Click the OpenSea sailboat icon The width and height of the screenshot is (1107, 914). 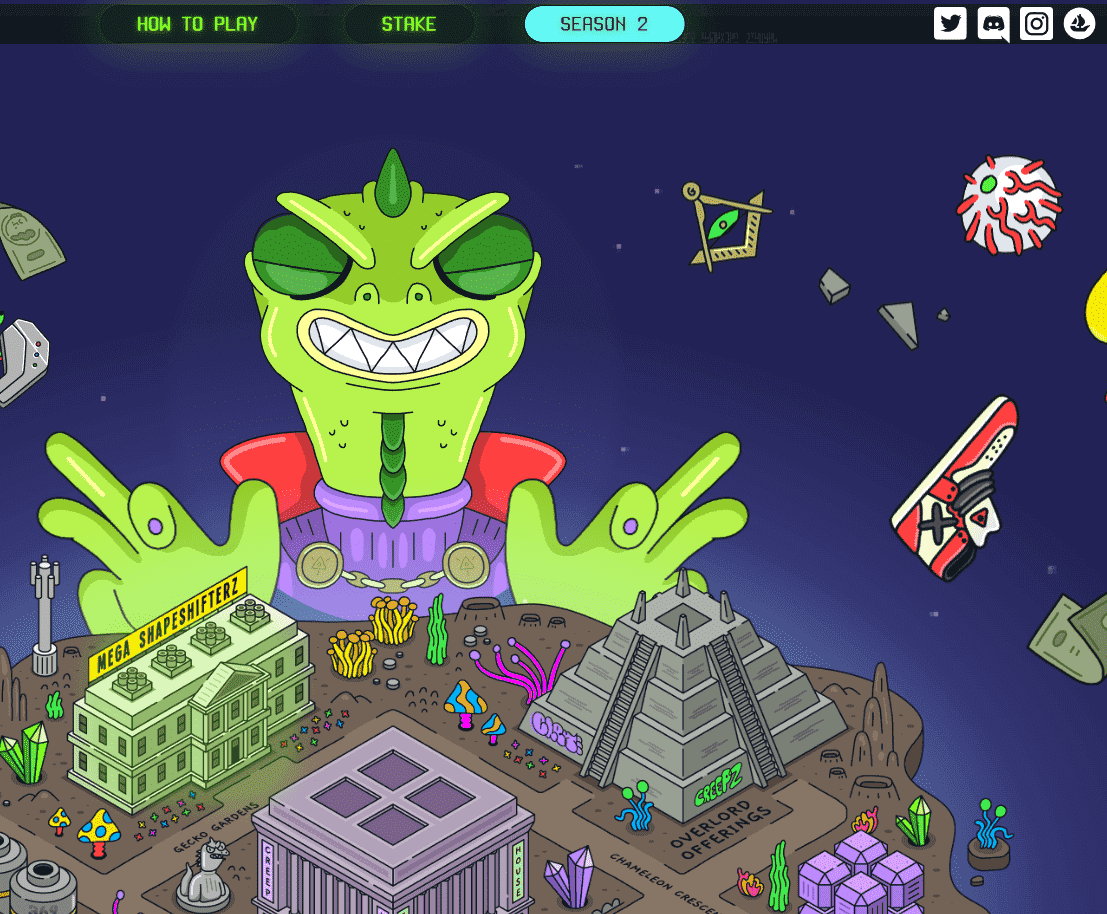pos(1080,23)
